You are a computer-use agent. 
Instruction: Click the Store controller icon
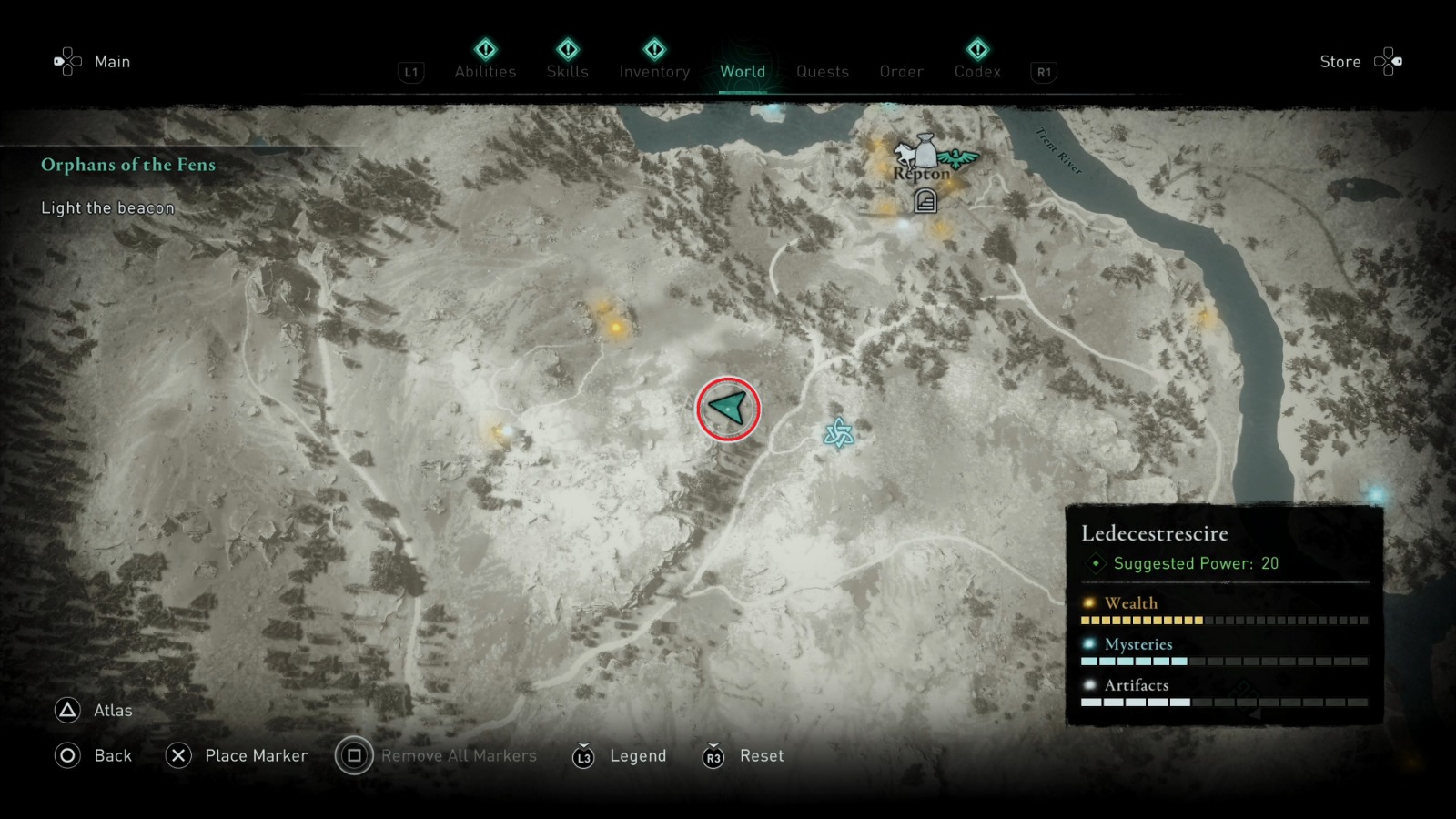tap(1389, 59)
